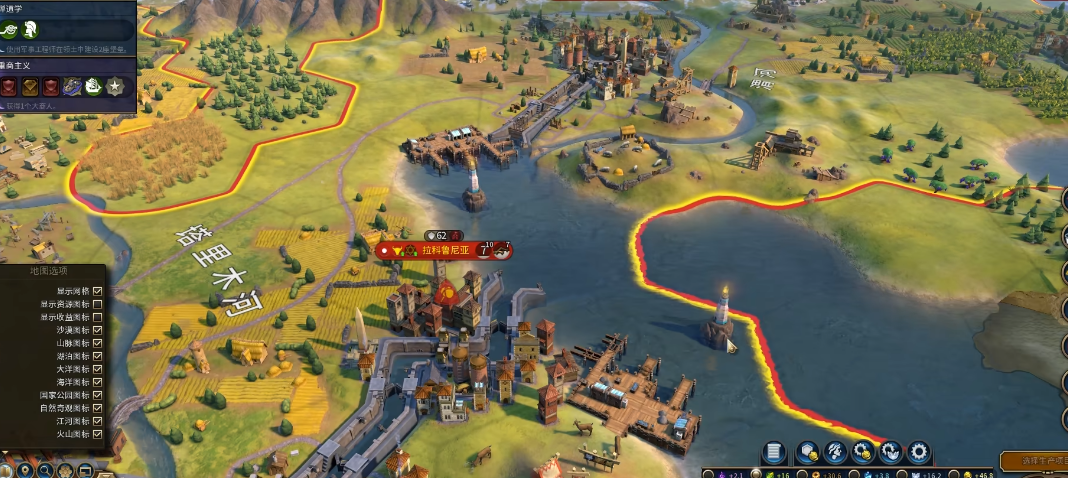Toggle the 山脉图标 checkbox
Screen dimensions: 1068x478
point(97,343)
